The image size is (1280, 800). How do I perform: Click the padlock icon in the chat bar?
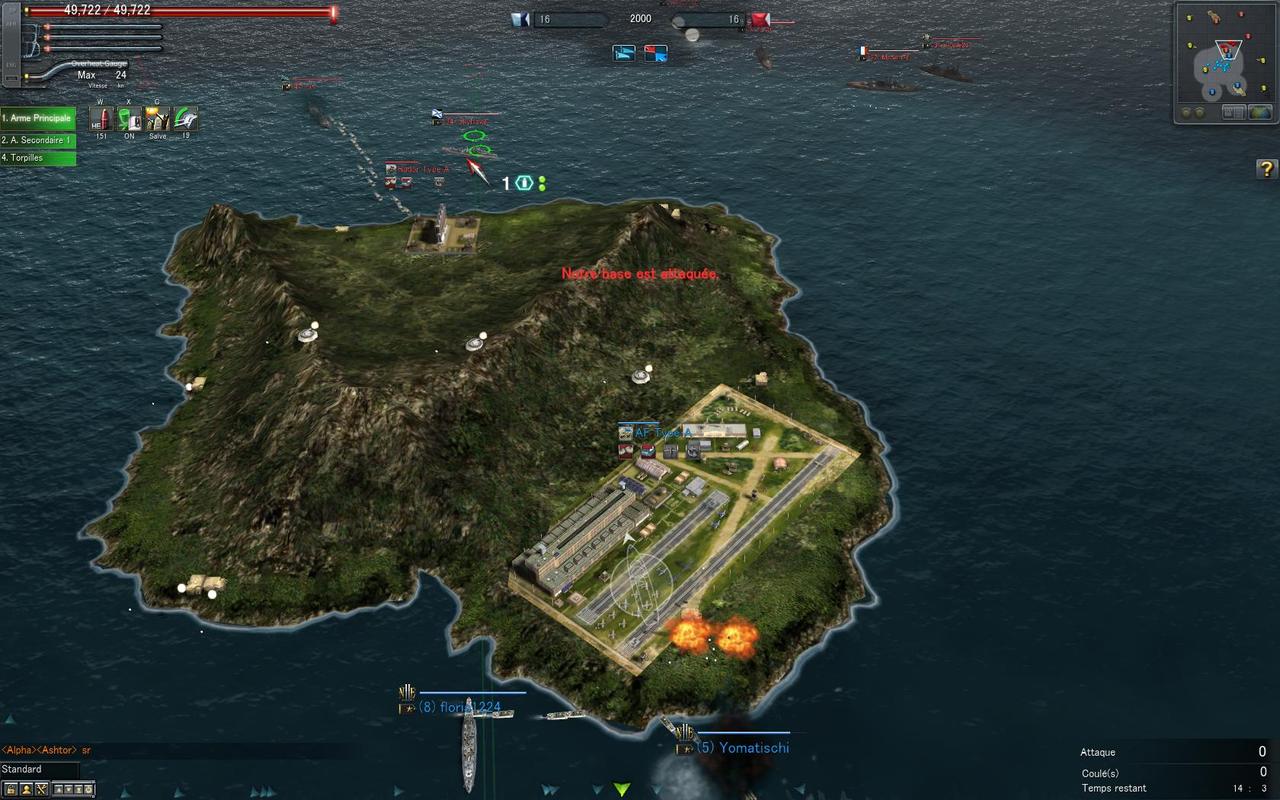(x=9, y=789)
